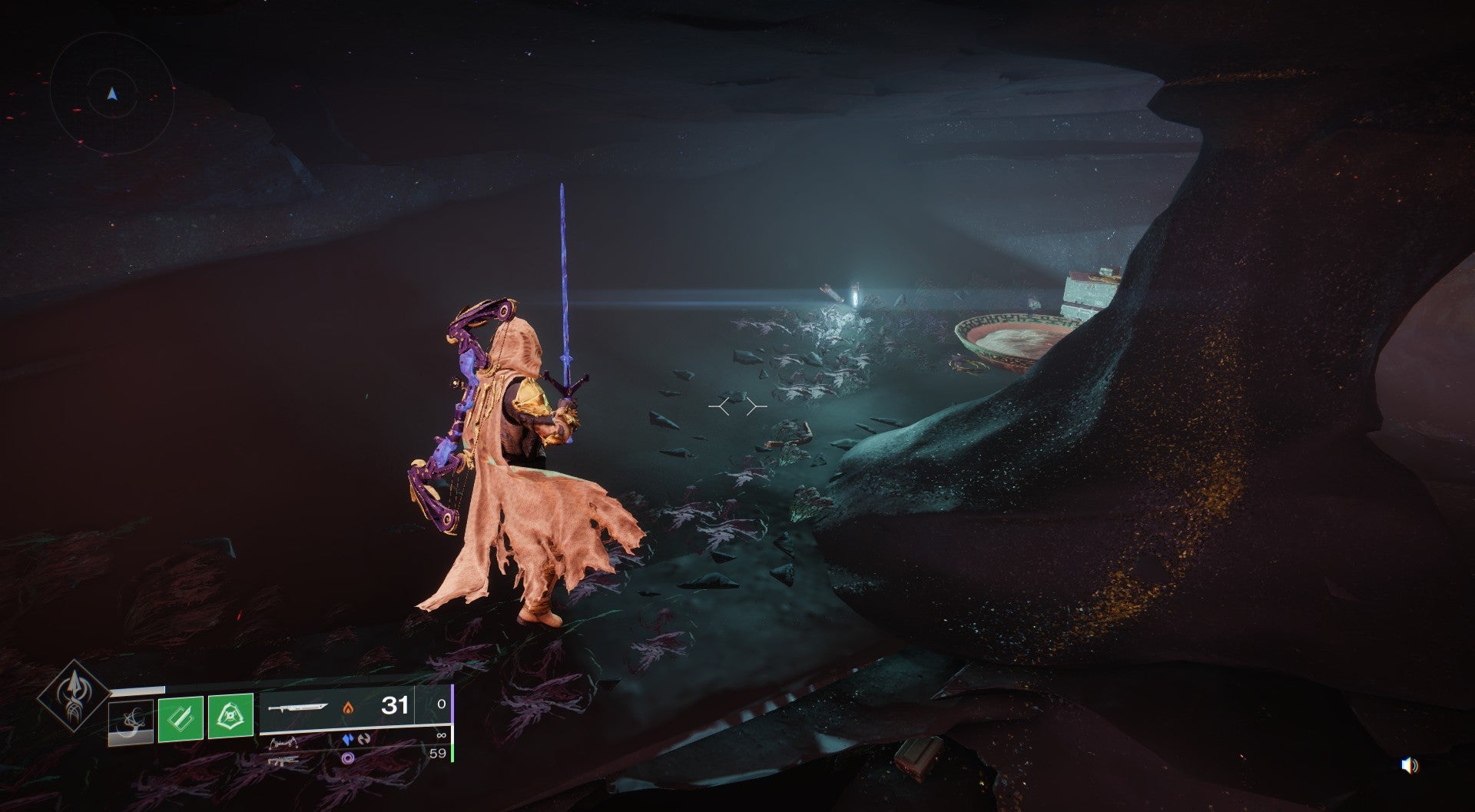Screen dimensions: 1475x812
Task: Trigger the green hooded-cloak class ability icon
Action: pyautogui.click(x=230, y=716)
